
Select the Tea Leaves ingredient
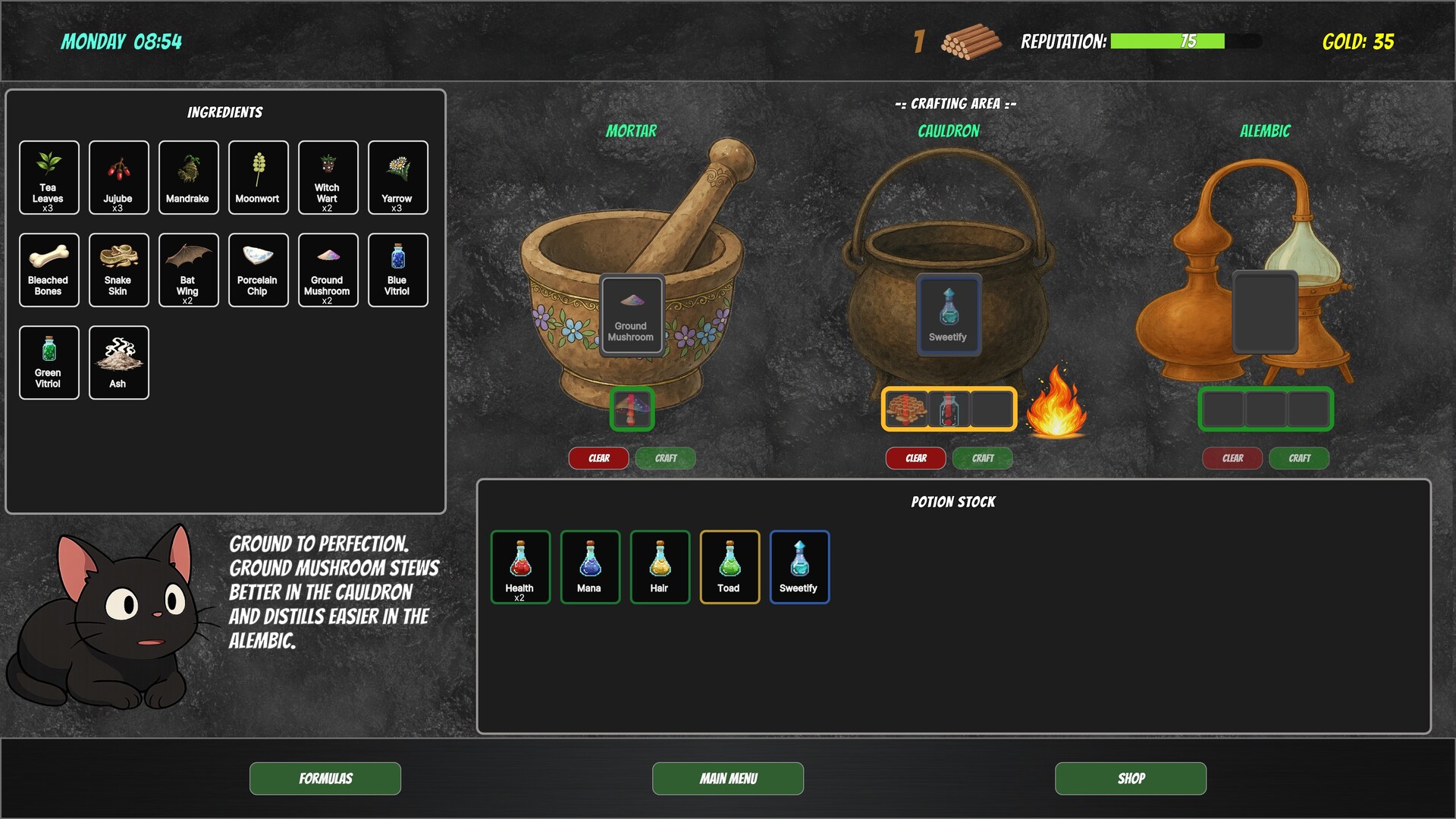pyautogui.click(x=49, y=177)
